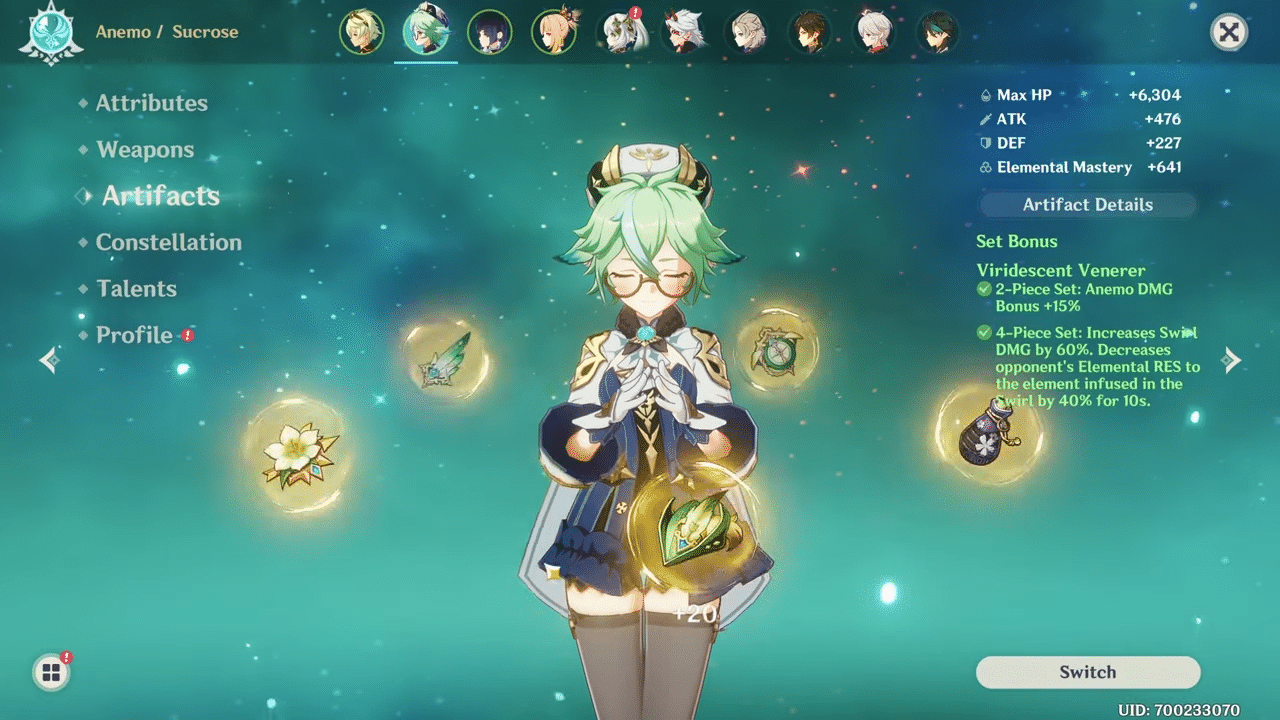Click the Anemo emblem next to Sucrose's name
Image resolution: width=1280 pixels, height=720 pixels.
pyautogui.click(x=50, y=32)
